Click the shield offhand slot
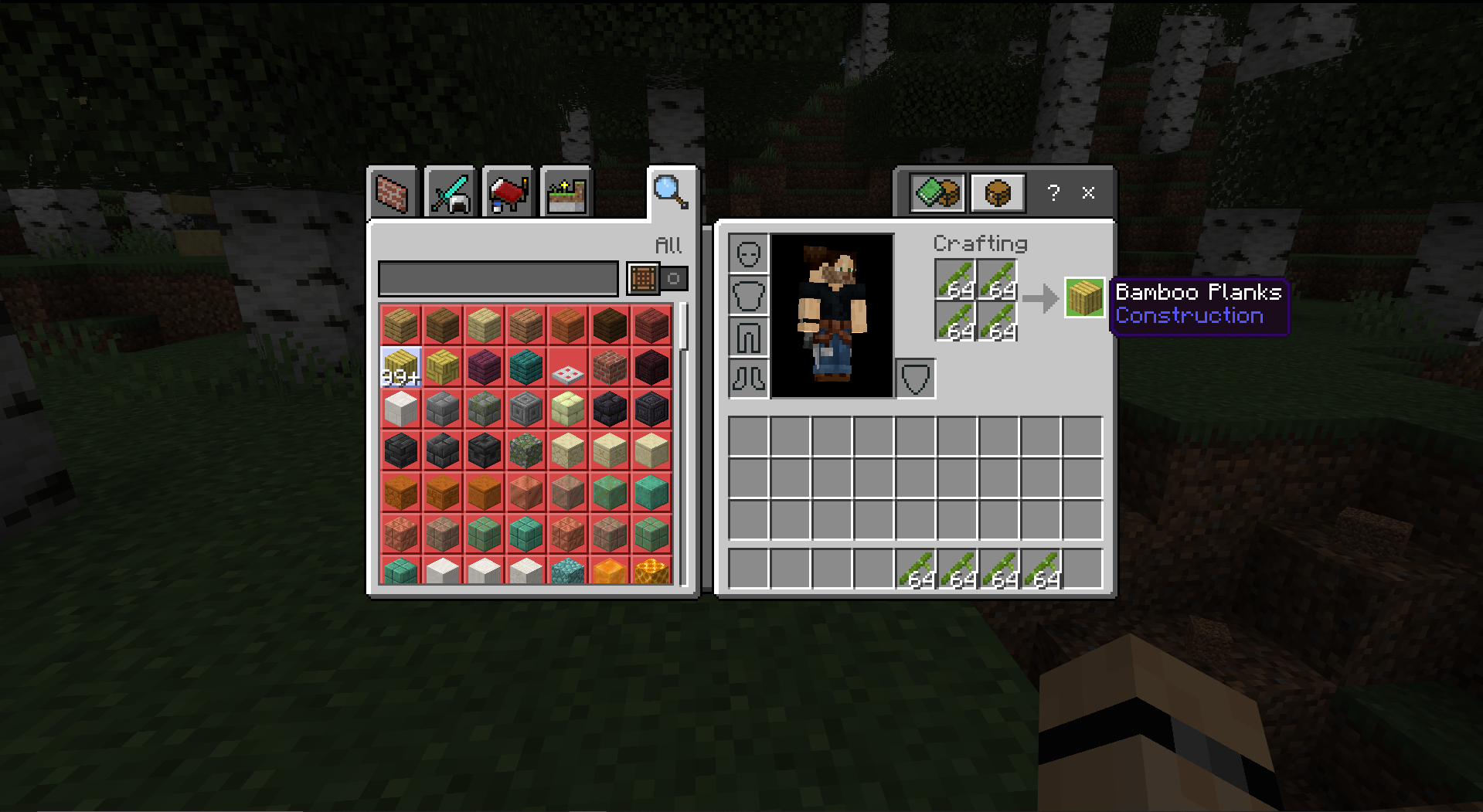Viewport: 1483px width, 812px height. pos(915,378)
